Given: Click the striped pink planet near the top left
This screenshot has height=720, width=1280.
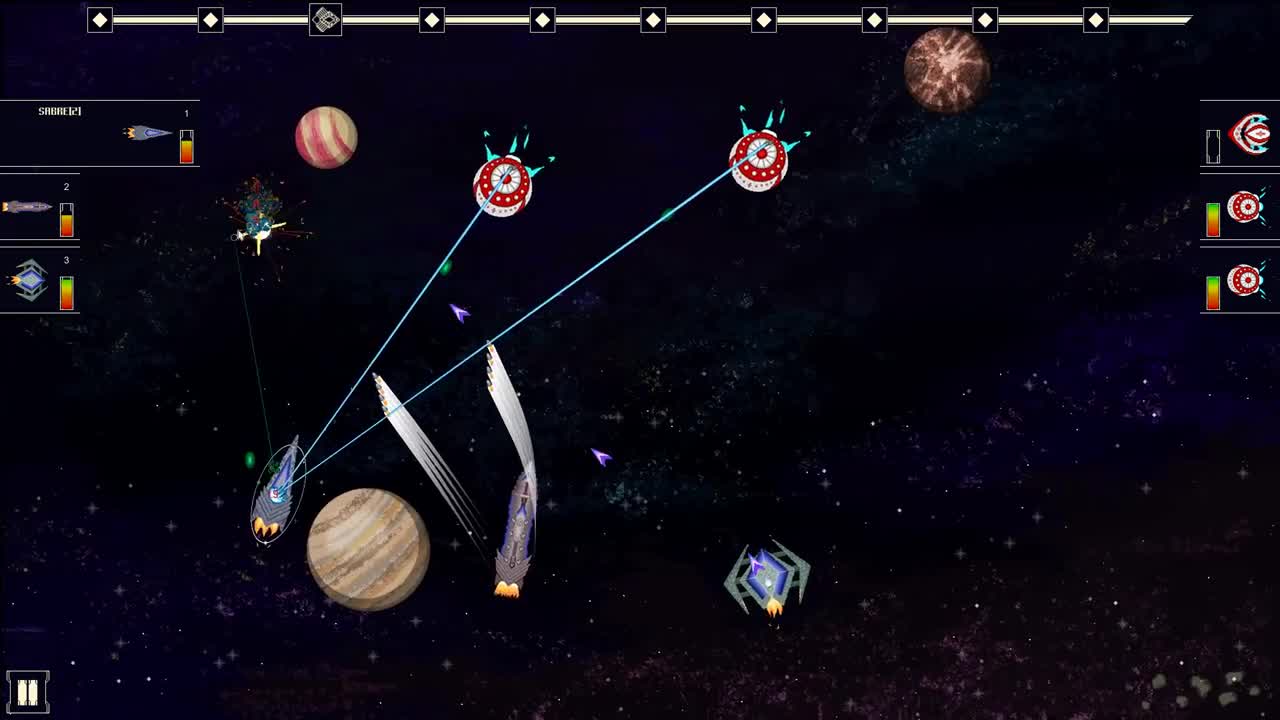Looking at the screenshot, I should pos(327,137).
